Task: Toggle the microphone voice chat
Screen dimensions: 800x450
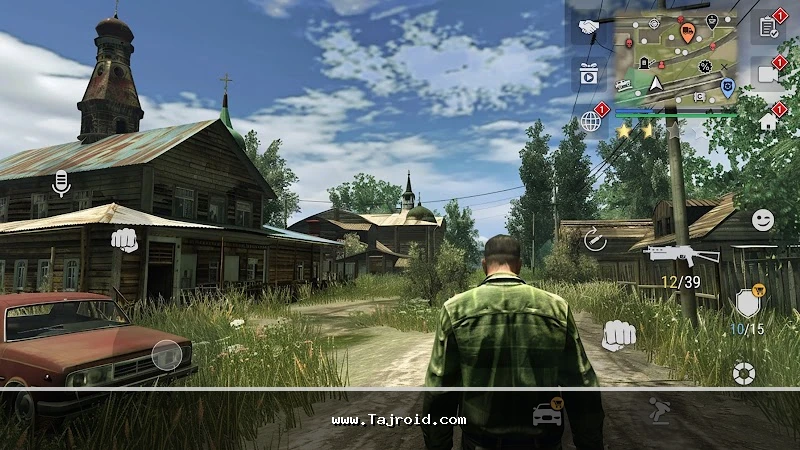Action: [x=61, y=183]
